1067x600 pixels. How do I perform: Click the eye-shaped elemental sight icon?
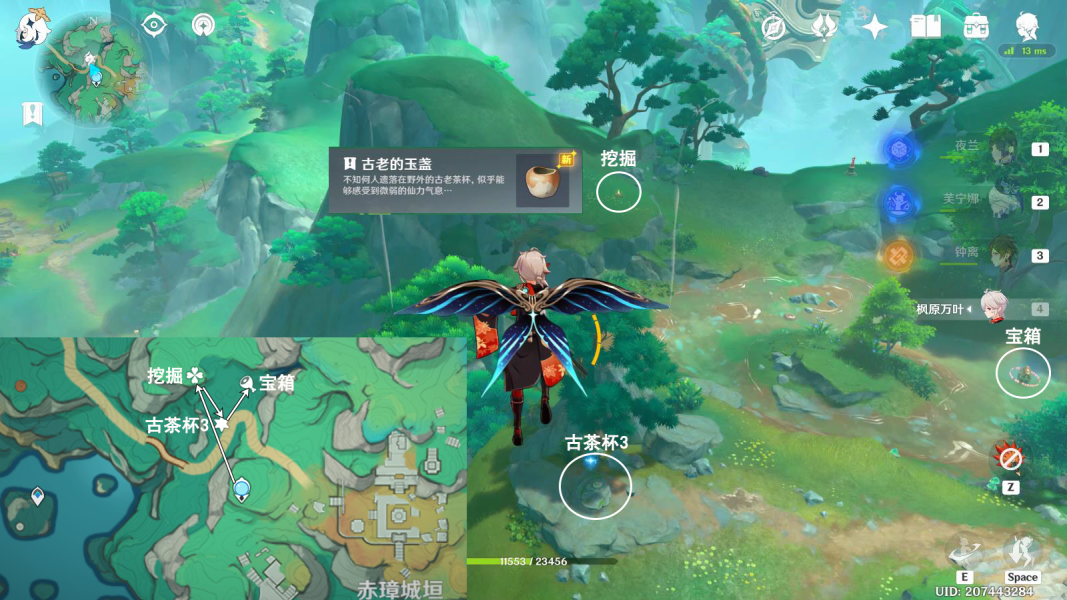pos(153,25)
